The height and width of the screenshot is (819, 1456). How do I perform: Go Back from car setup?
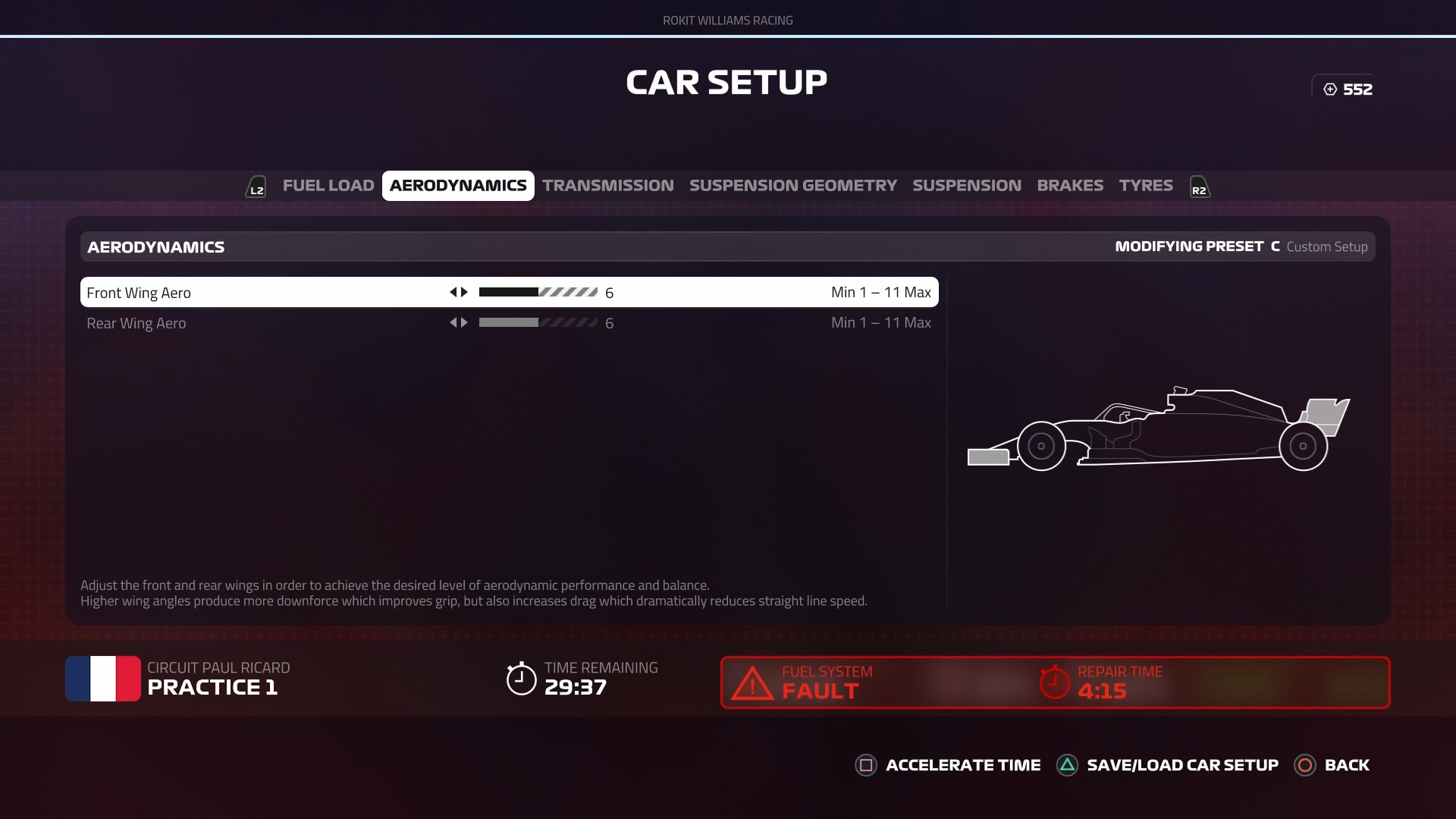pyautogui.click(x=1332, y=765)
